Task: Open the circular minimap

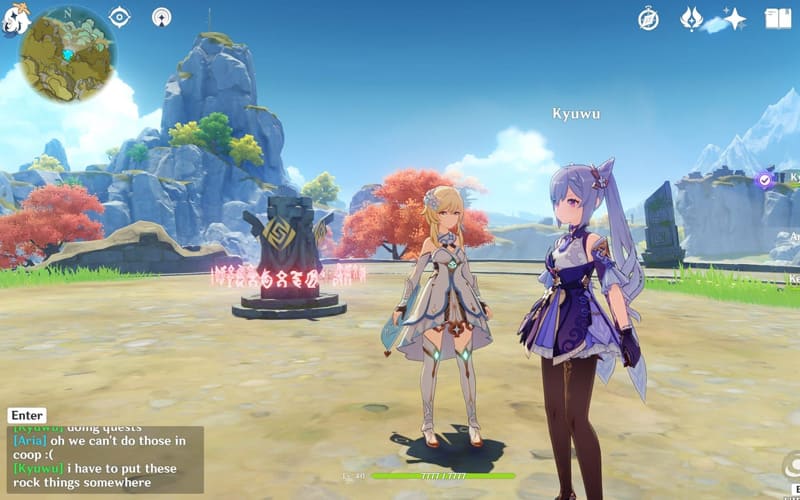Action: pyautogui.click(x=67, y=54)
